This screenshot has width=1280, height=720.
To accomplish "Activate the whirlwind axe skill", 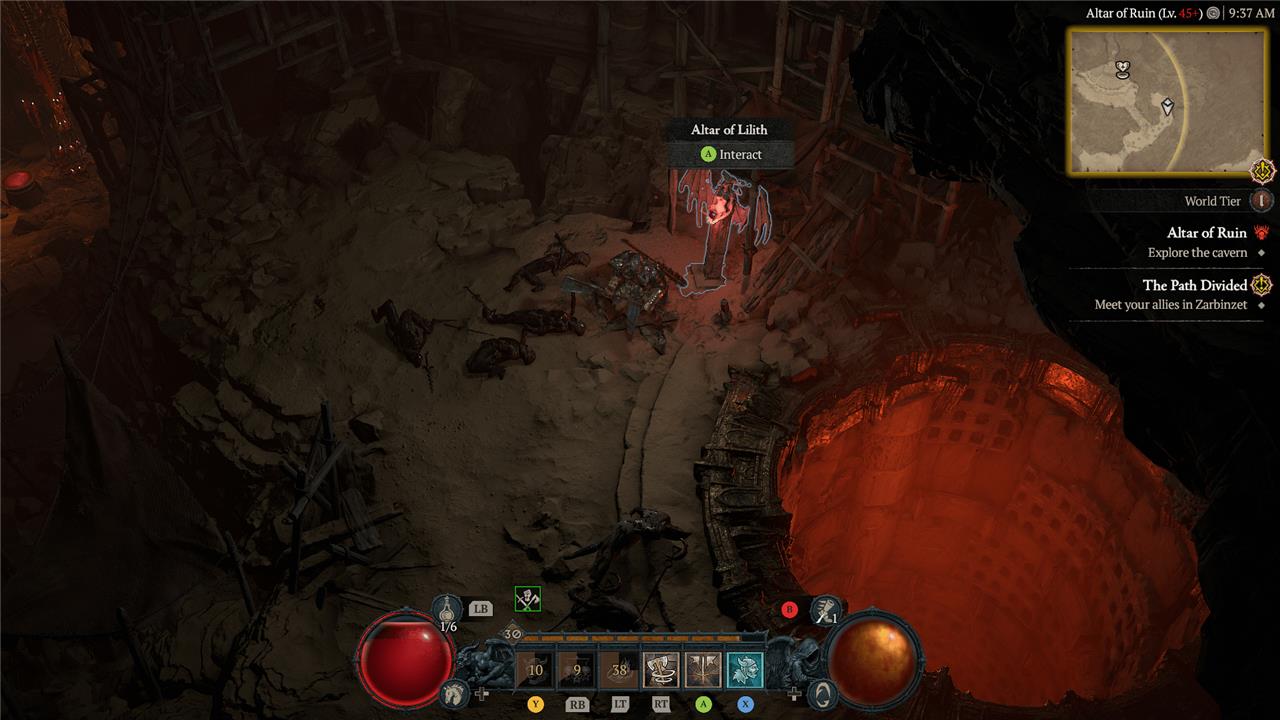I will pos(660,670).
